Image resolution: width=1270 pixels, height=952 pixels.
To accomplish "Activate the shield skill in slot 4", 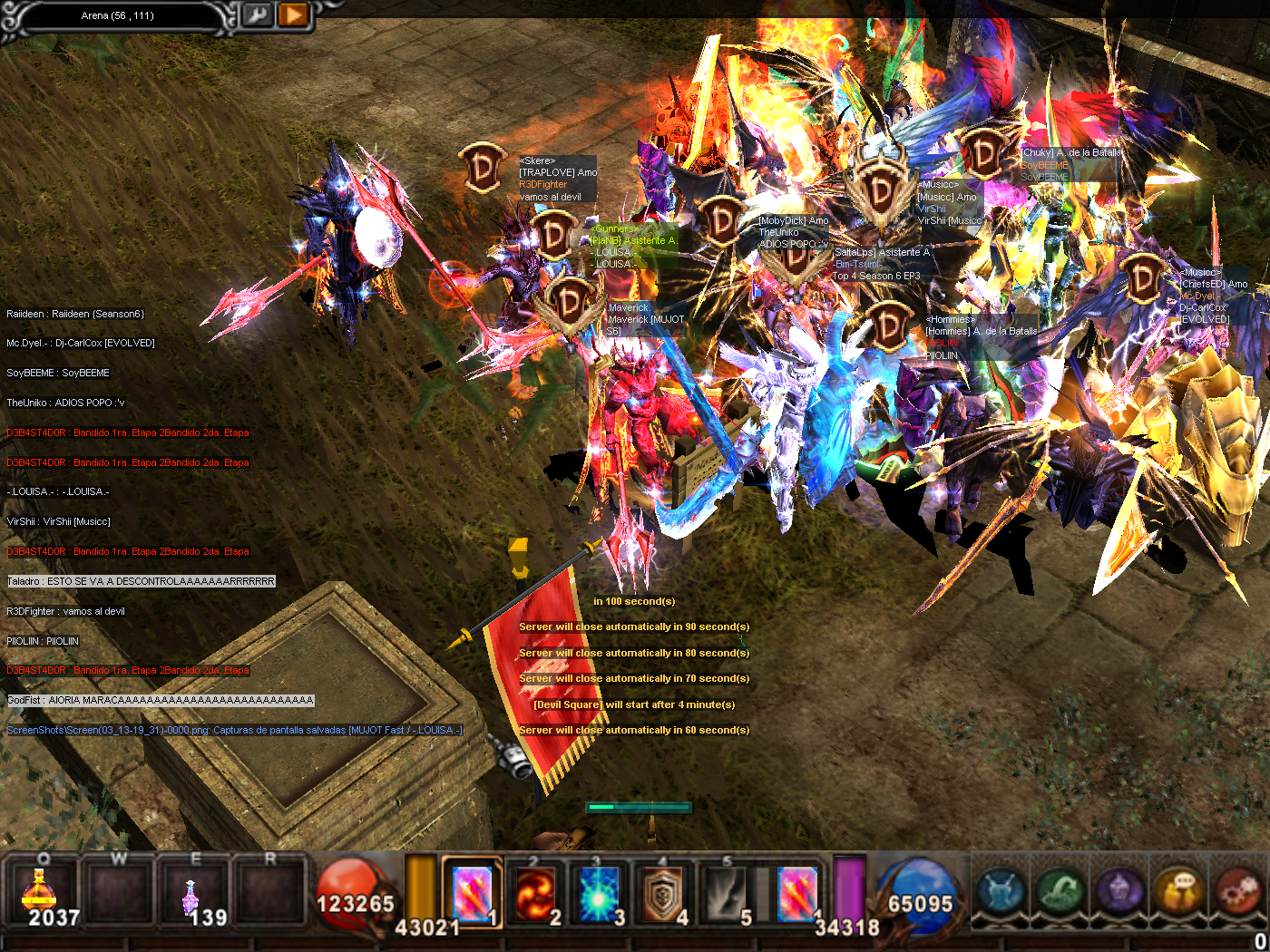I will pyautogui.click(x=663, y=894).
